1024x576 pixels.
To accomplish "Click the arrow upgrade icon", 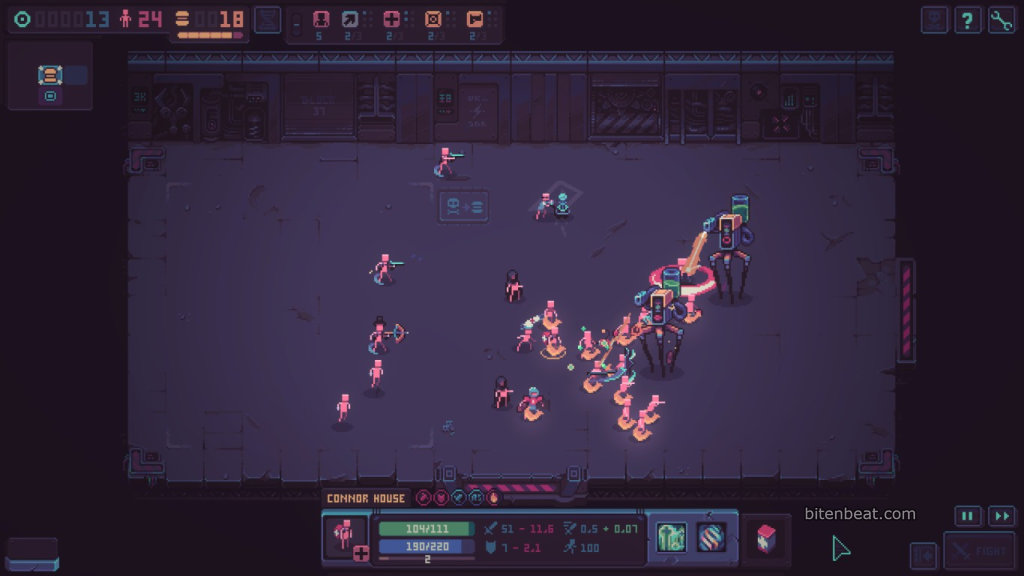I will tap(350, 19).
